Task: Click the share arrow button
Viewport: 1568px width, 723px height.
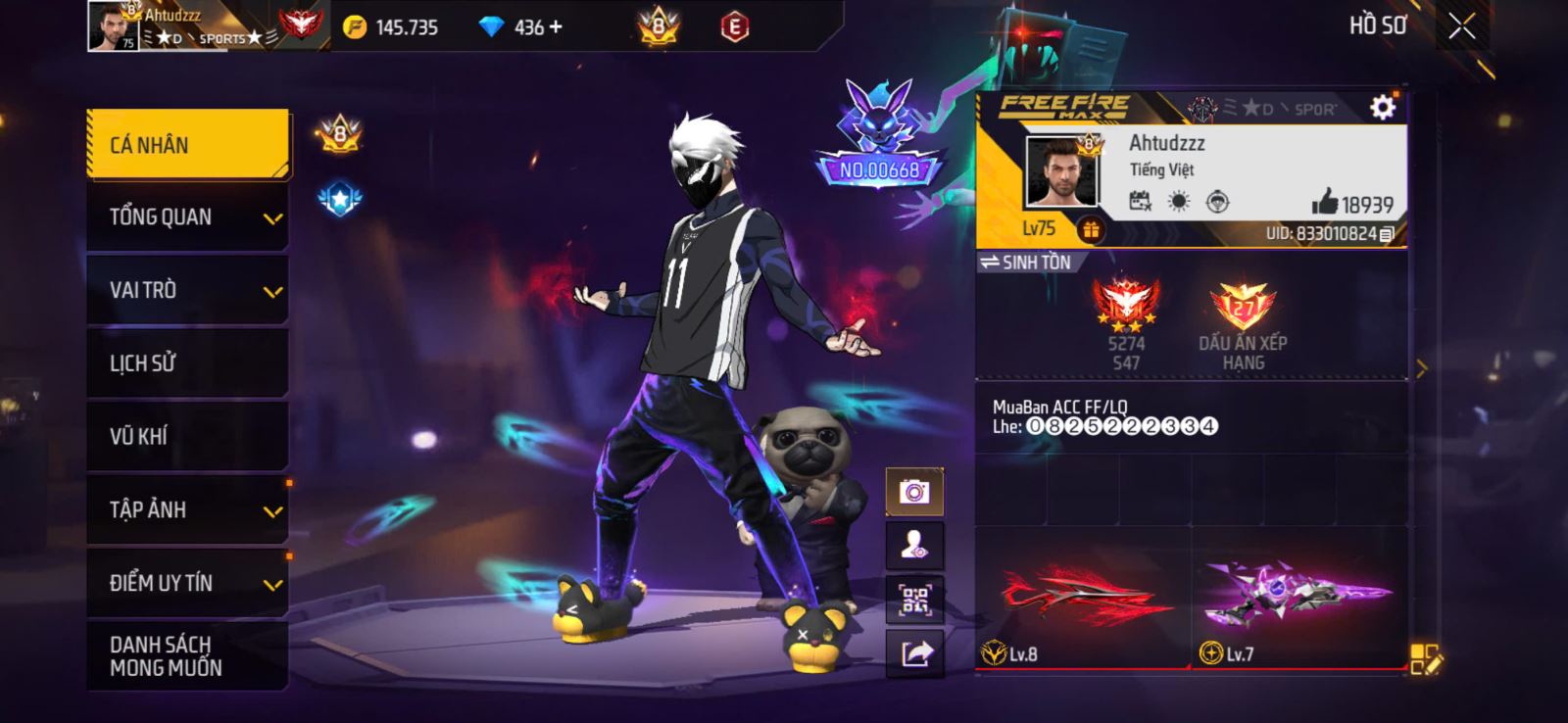Action: (x=914, y=653)
